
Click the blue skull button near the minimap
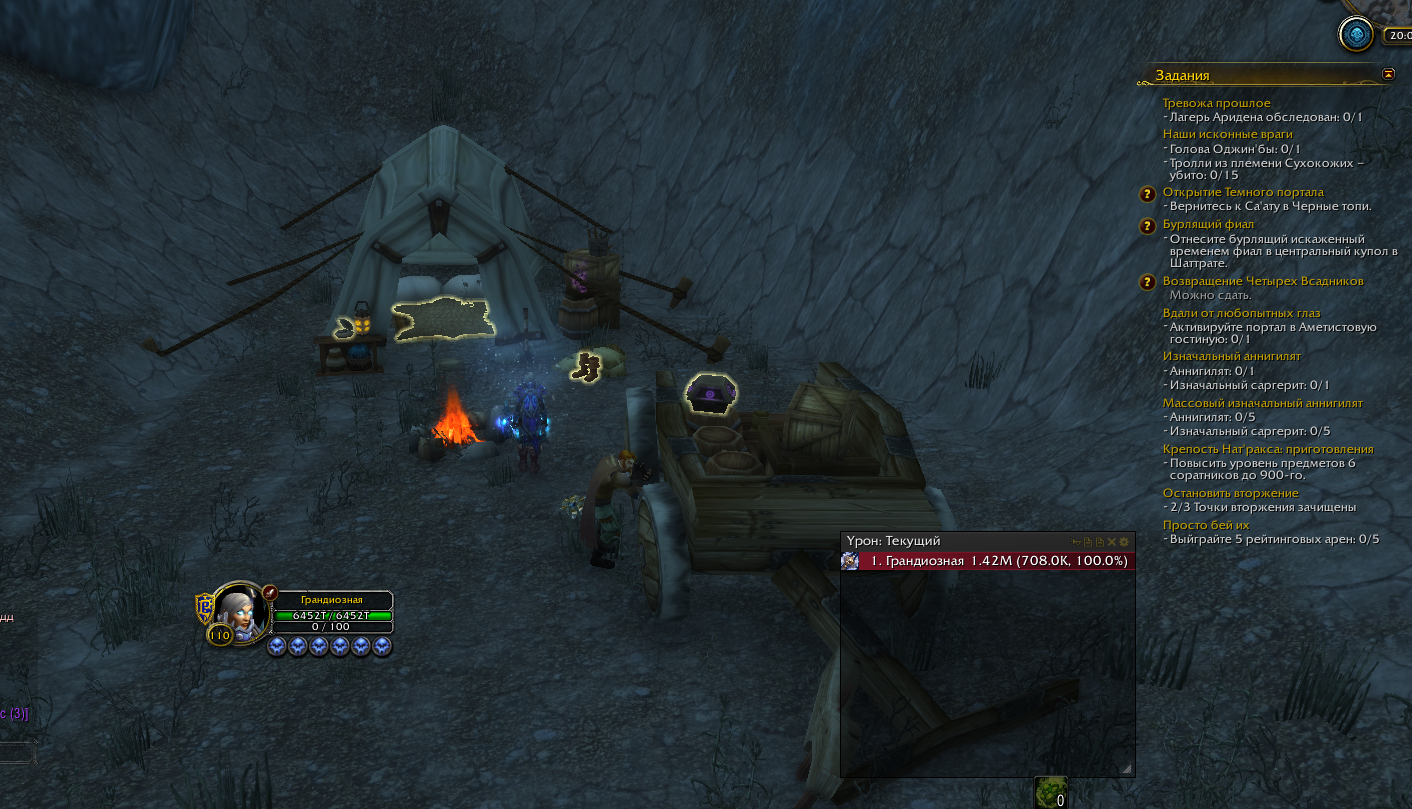point(1357,35)
